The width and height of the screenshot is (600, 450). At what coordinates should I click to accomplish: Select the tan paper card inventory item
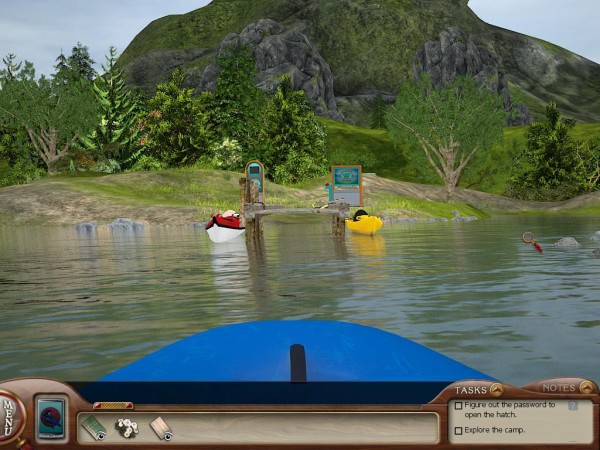tap(160, 428)
